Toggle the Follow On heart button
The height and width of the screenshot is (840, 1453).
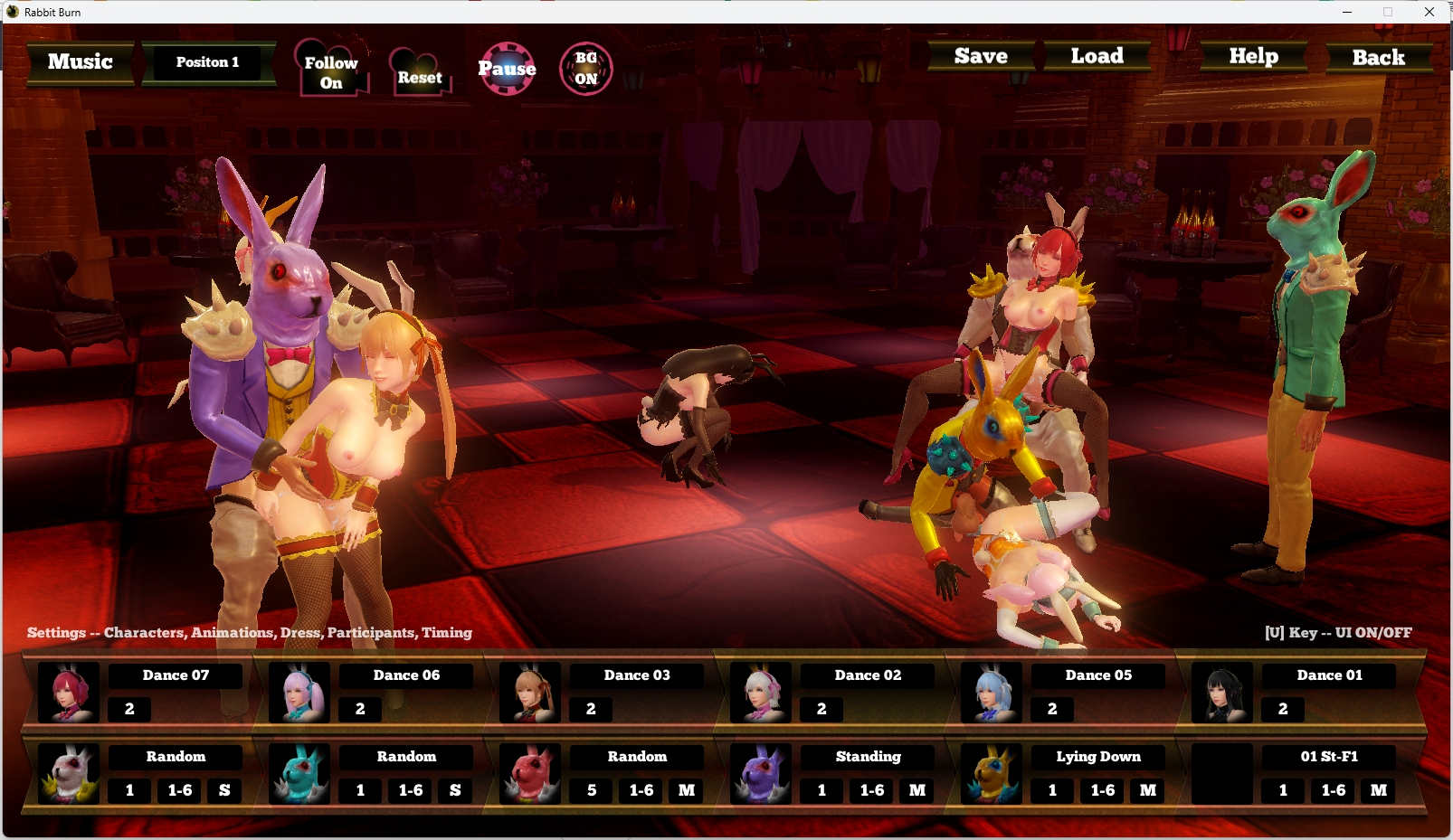330,71
